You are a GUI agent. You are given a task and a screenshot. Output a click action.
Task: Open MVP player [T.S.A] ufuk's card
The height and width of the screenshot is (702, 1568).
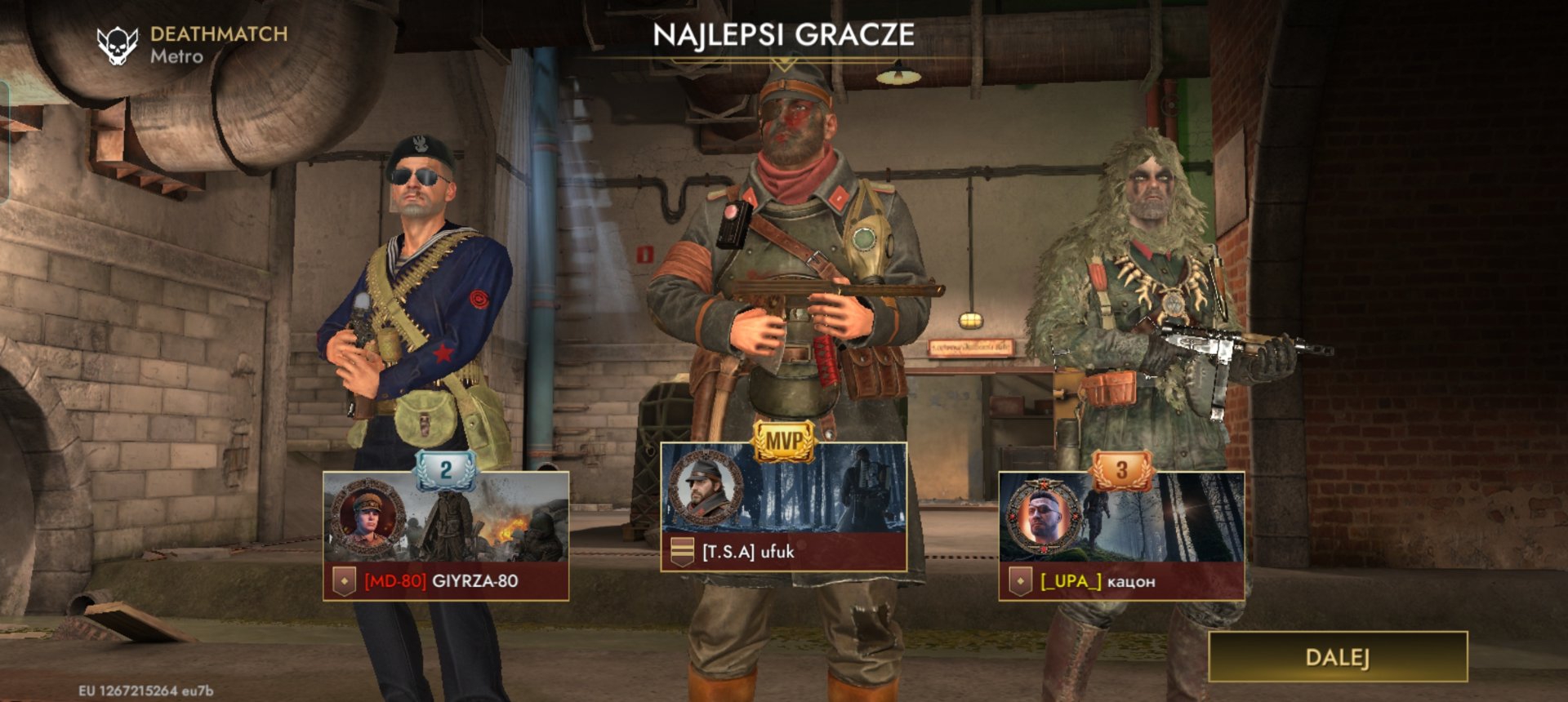coord(783,508)
